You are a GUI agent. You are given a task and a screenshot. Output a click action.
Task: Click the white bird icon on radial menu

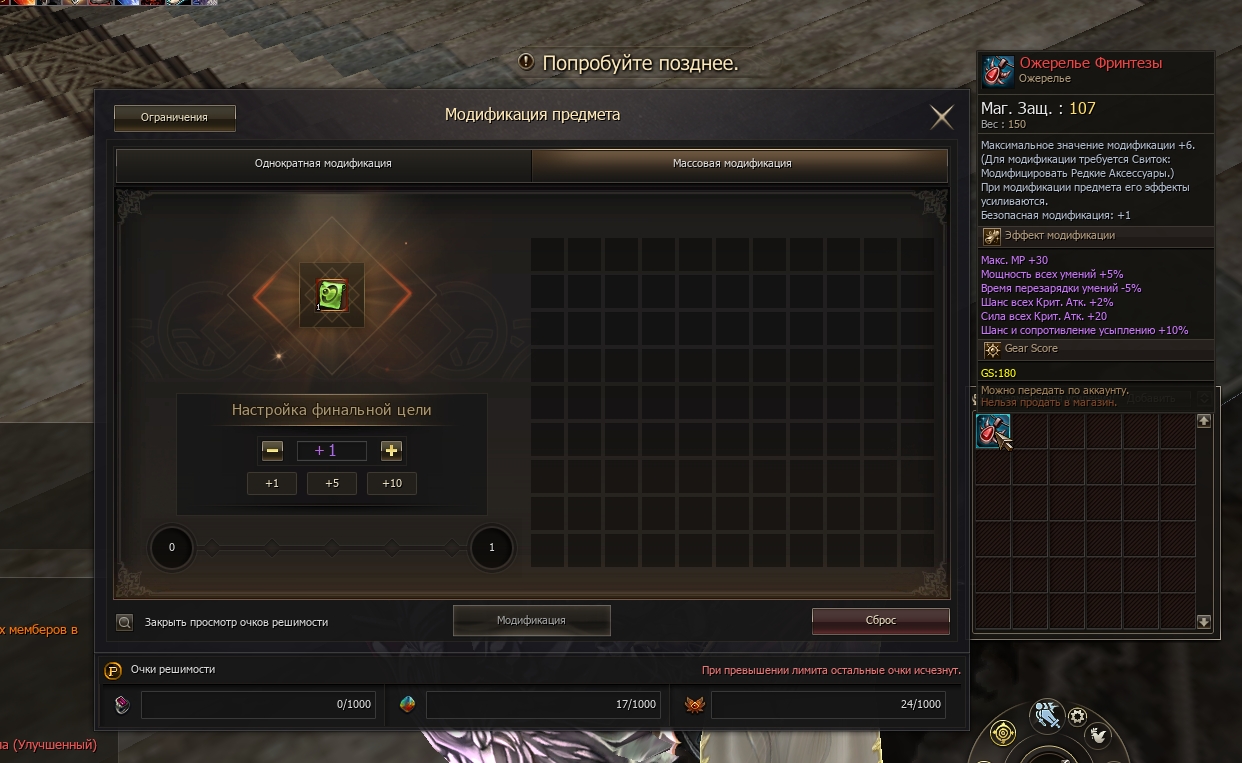point(1097,735)
